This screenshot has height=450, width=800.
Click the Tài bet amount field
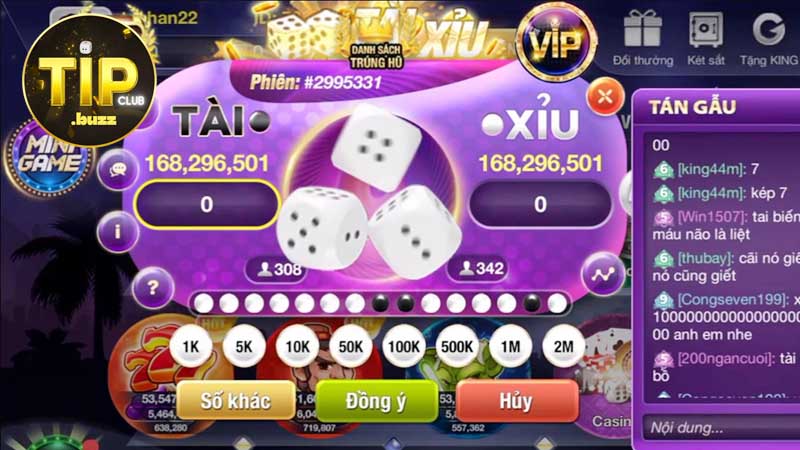(x=207, y=205)
